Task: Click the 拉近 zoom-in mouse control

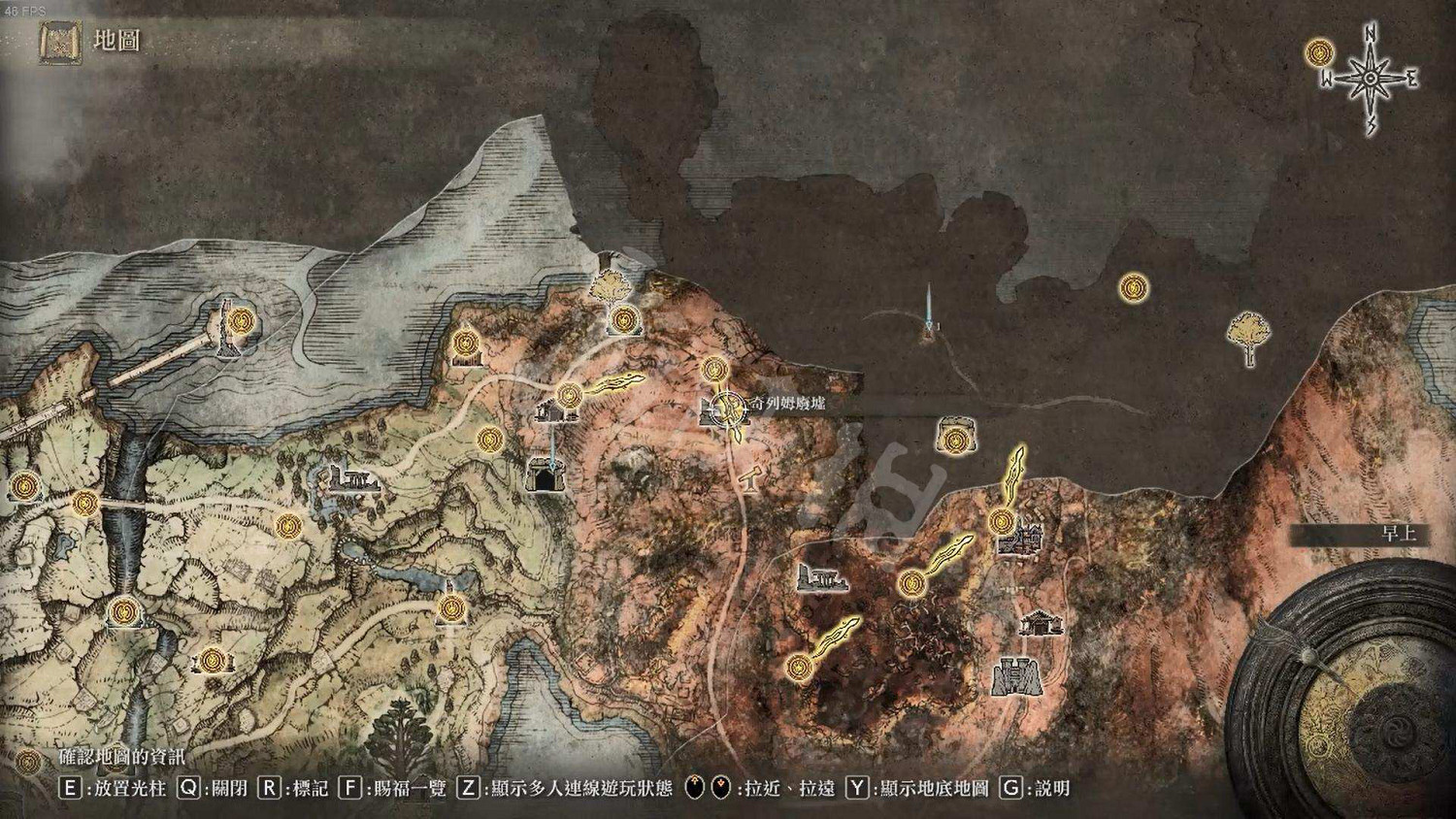Action: coord(697,788)
